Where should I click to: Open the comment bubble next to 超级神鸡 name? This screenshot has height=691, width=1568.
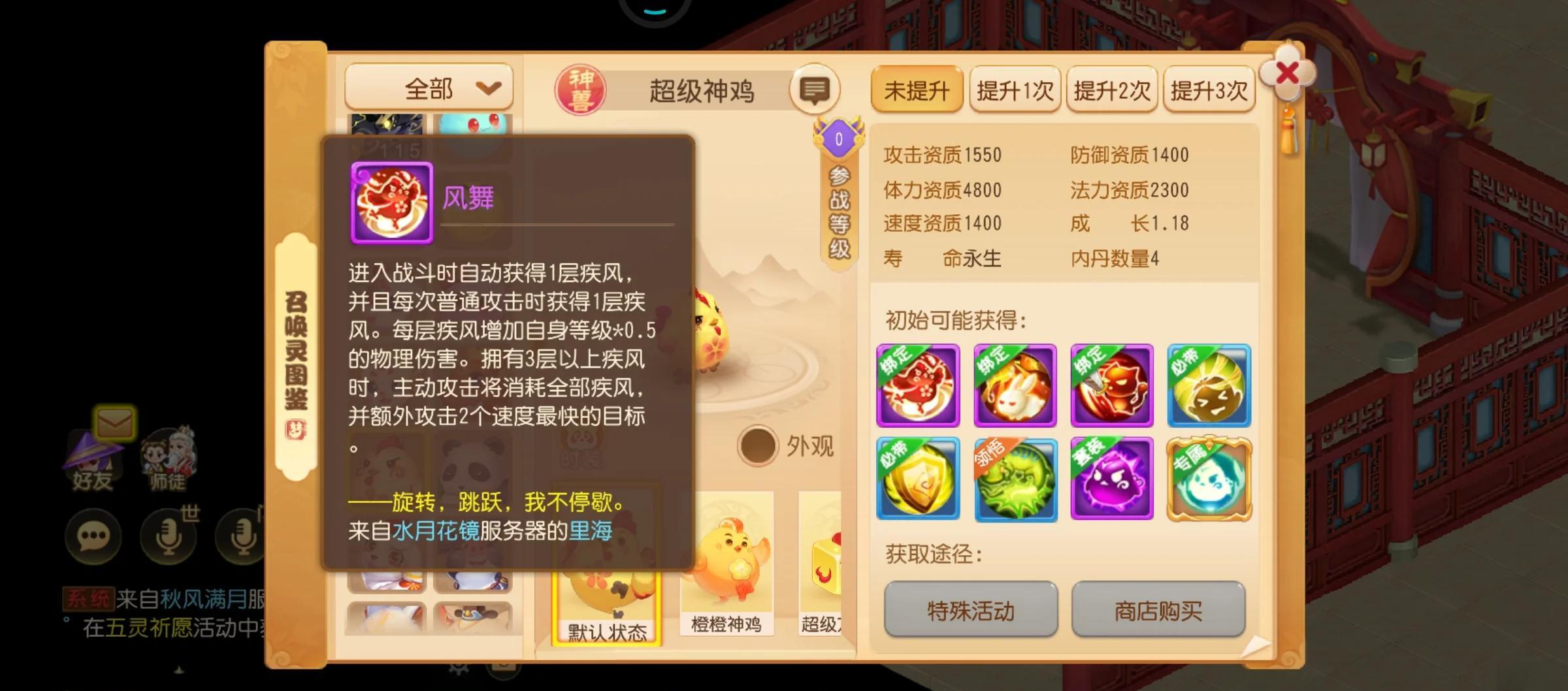click(815, 89)
